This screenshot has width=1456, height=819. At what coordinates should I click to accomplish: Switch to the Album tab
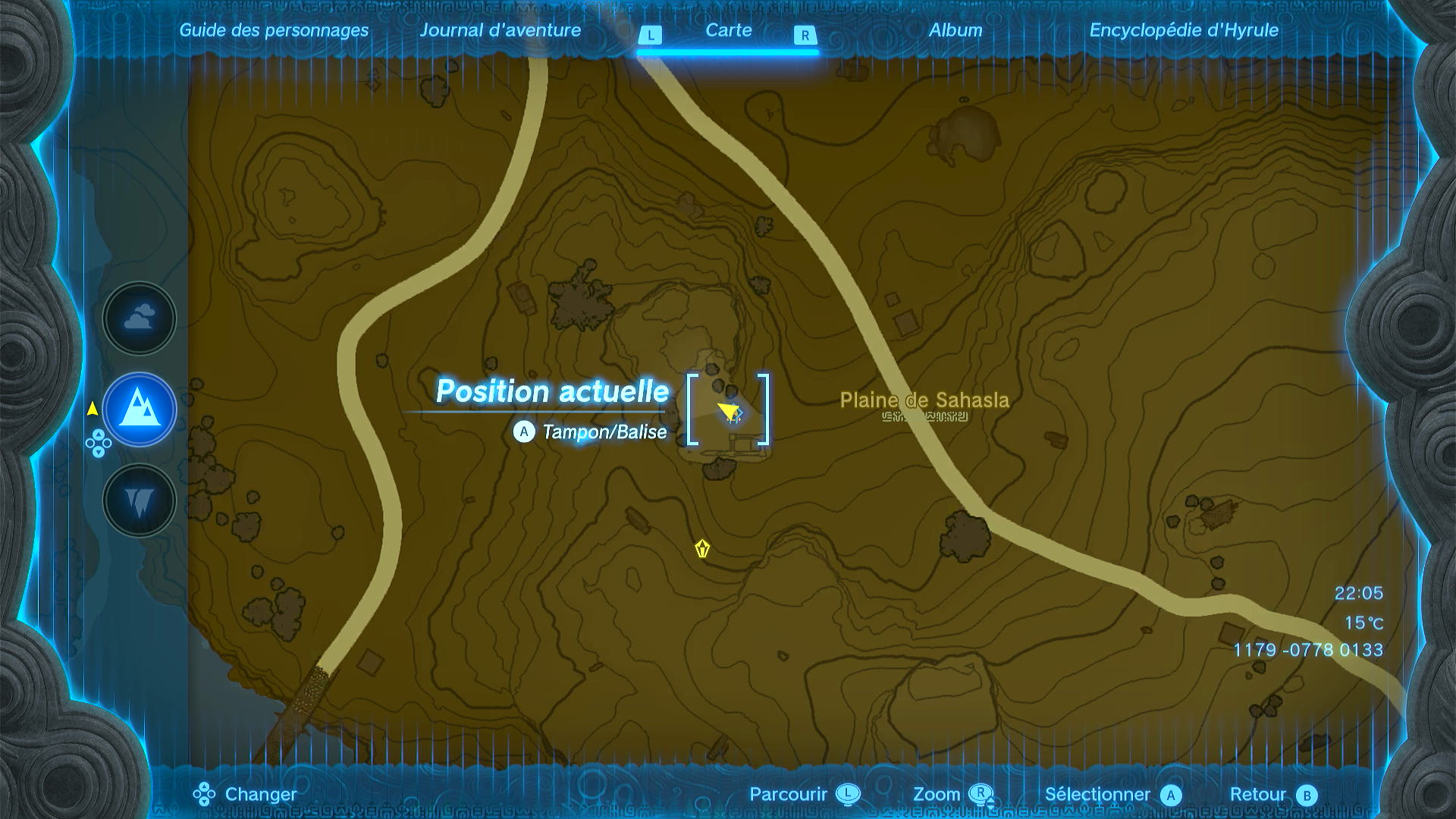[955, 31]
